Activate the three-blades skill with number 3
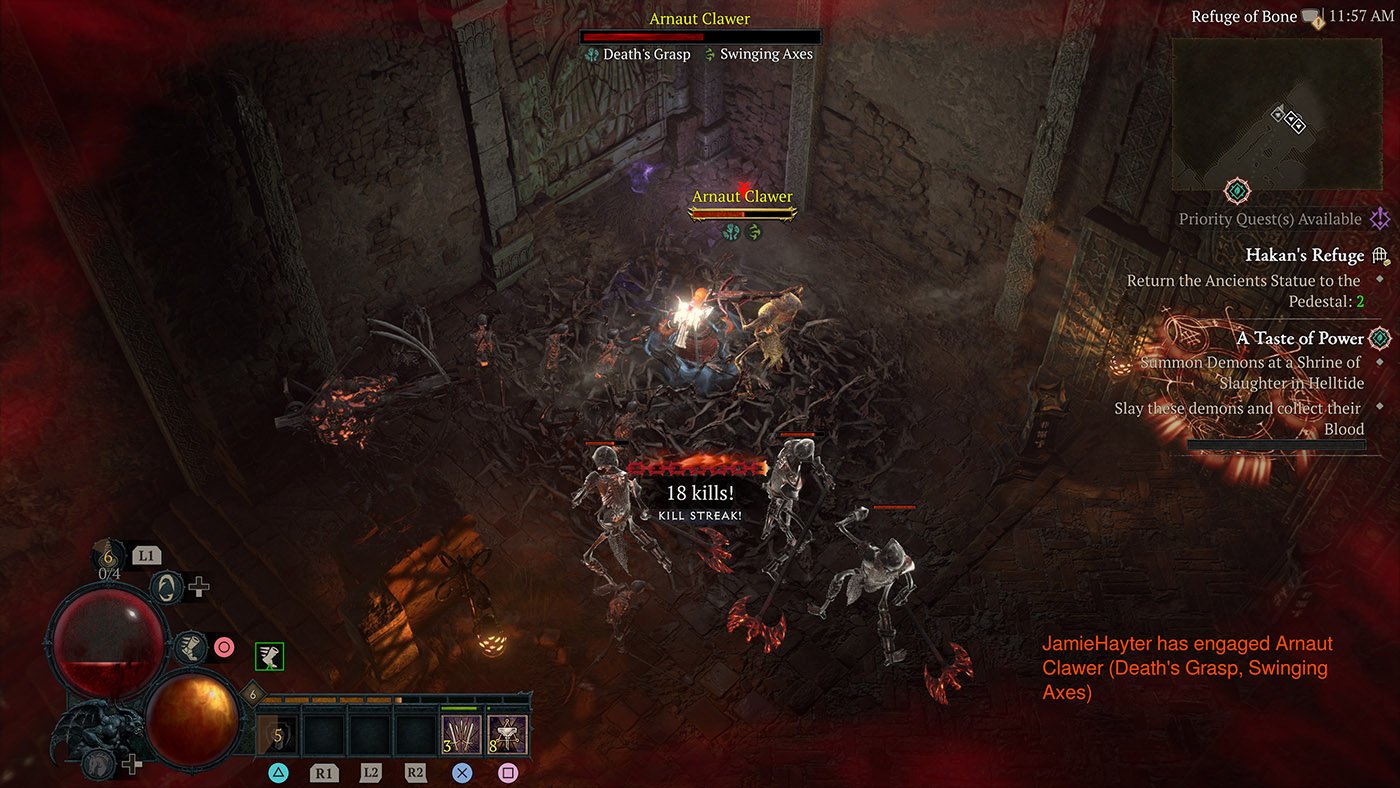Image resolution: width=1400 pixels, height=788 pixels. (x=462, y=735)
